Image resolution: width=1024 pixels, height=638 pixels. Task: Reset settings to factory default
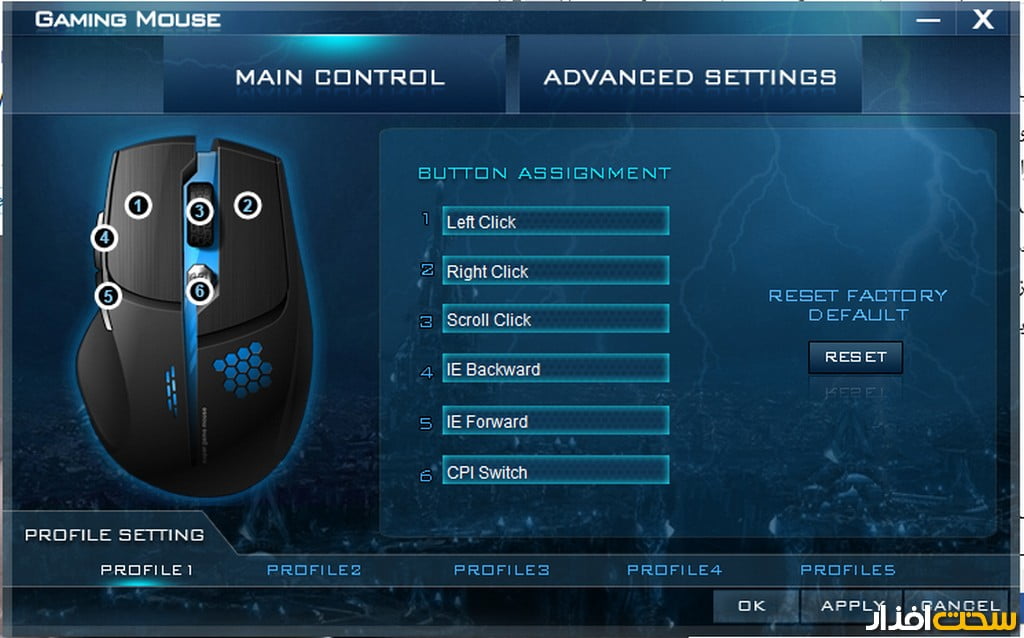click(855, 357)
